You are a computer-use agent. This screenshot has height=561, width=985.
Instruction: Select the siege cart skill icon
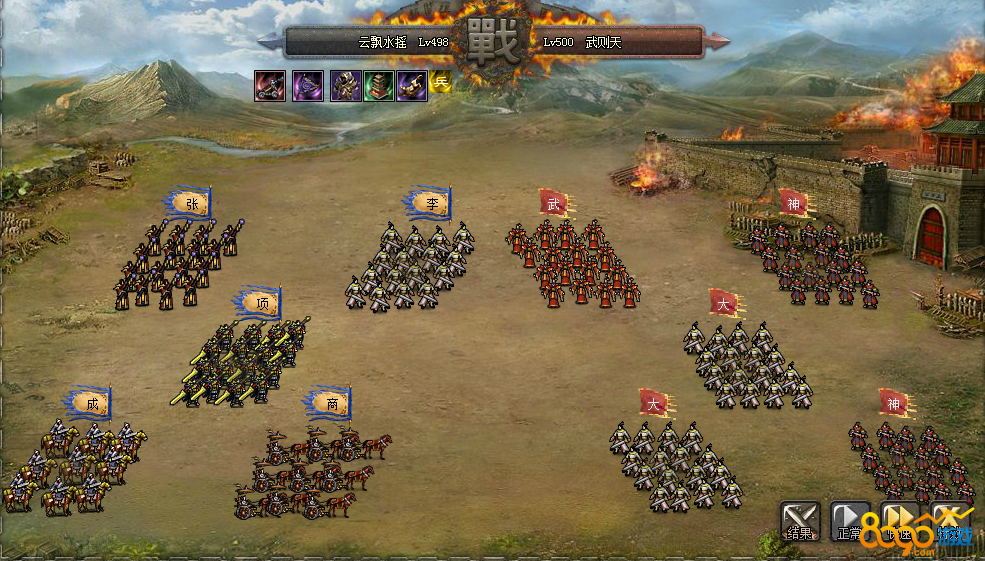[270, 85]
